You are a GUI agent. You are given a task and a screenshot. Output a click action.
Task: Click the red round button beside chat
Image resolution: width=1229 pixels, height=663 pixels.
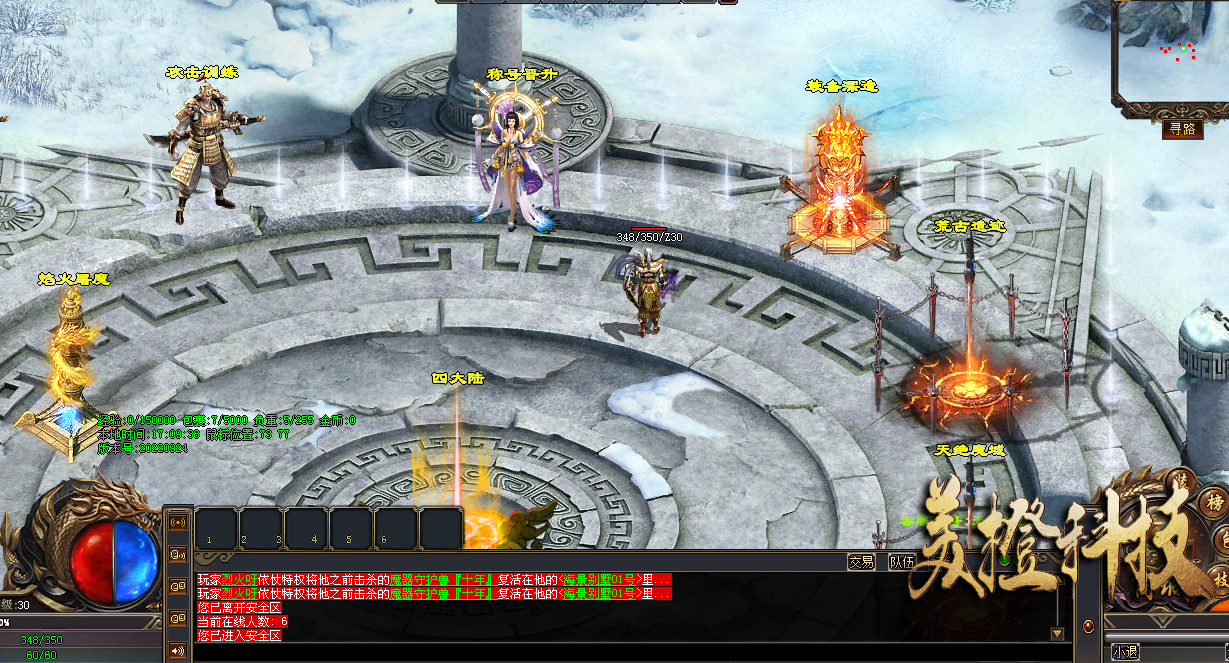[1088, 626]
